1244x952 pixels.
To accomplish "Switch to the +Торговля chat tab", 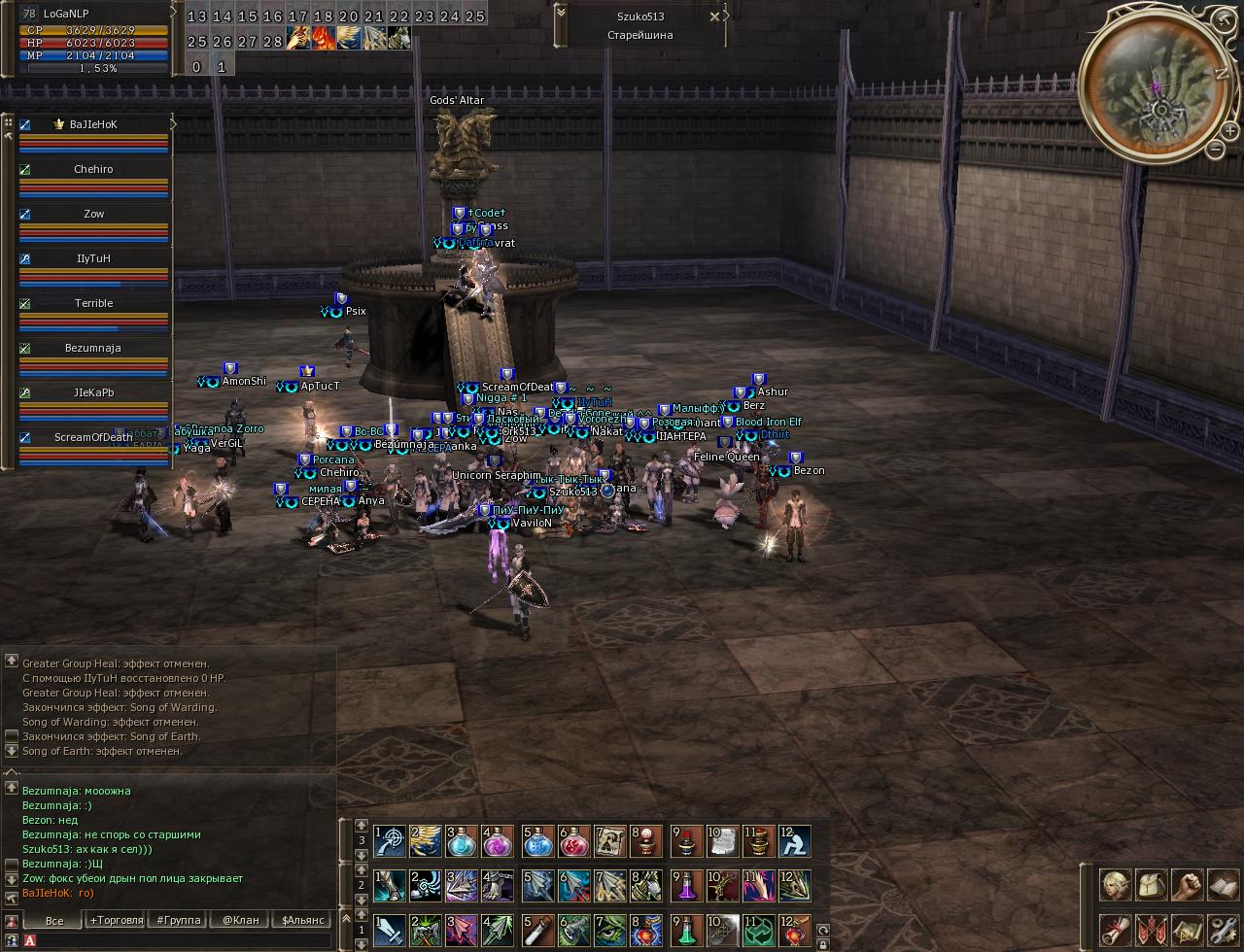I will pyautogui.click(x=116, y=920).
